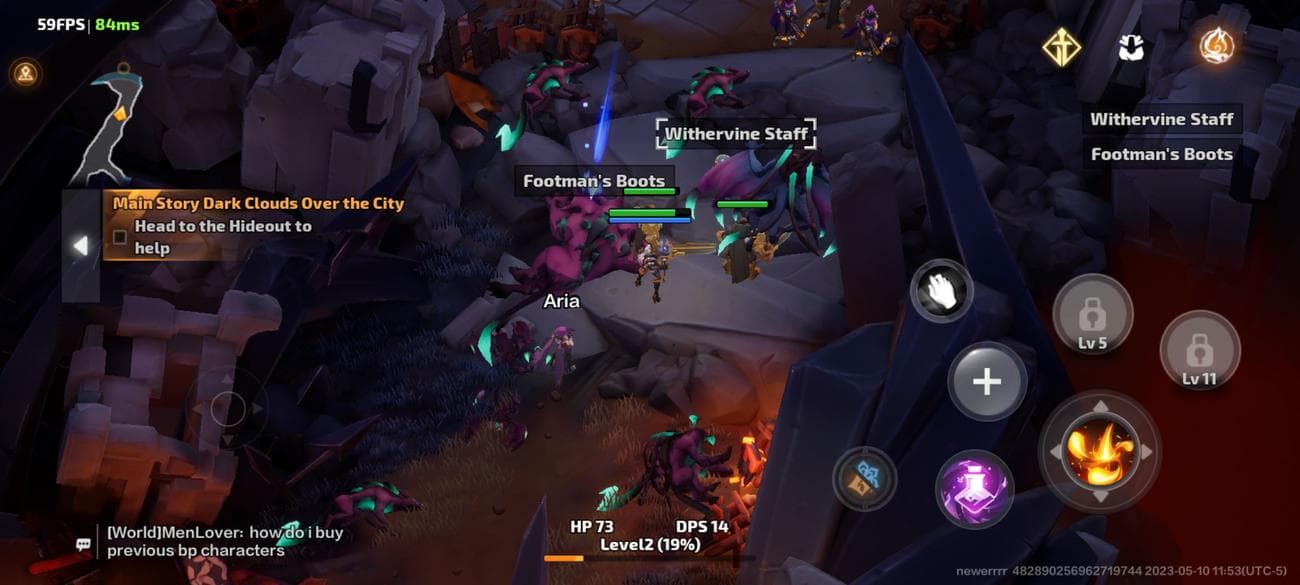Screen dimensions: 1300x585
Task: Pick Footman's Boots from the loot list
Action: pos(1161,154)
